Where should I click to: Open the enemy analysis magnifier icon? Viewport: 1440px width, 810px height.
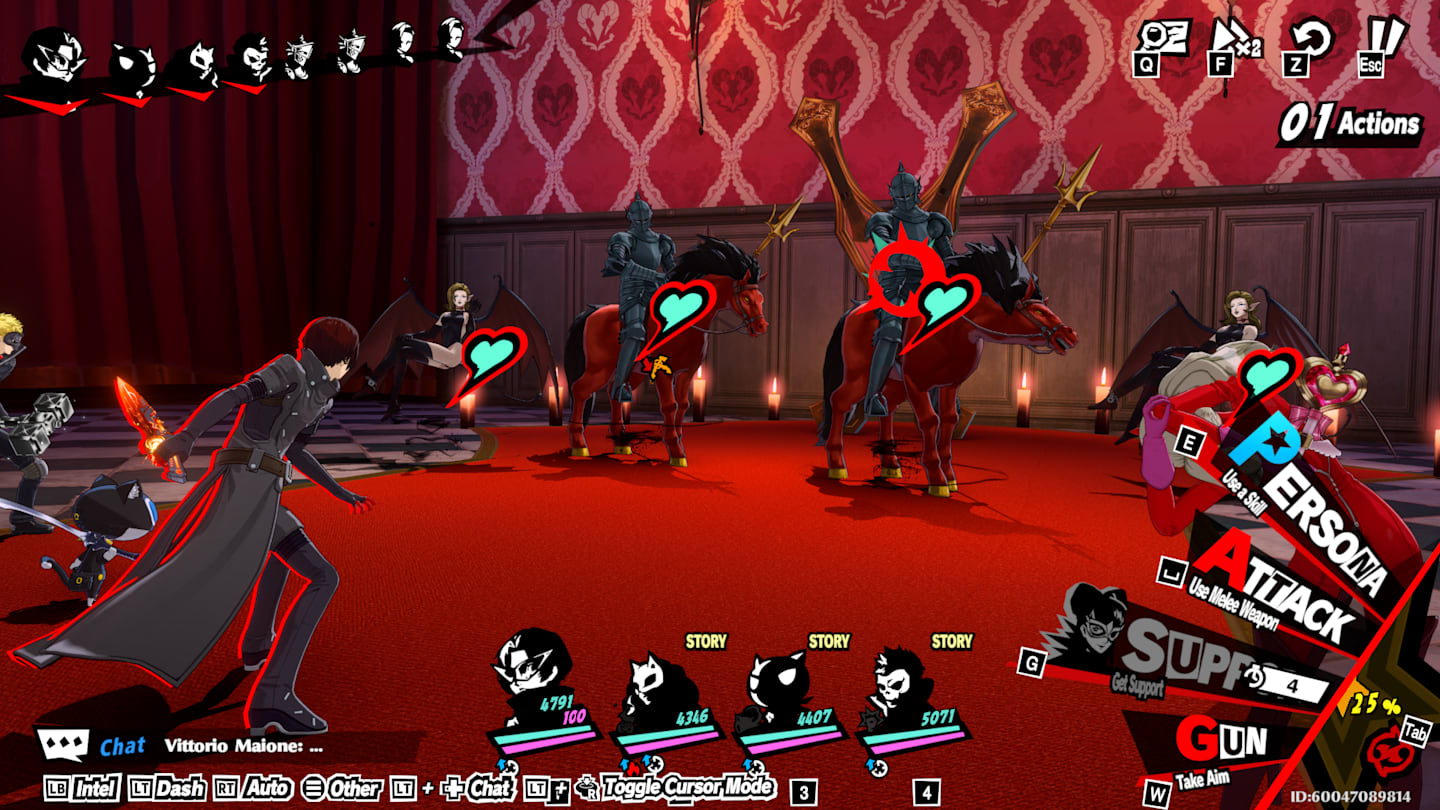pyautogui.click(x=1161, y=38)
